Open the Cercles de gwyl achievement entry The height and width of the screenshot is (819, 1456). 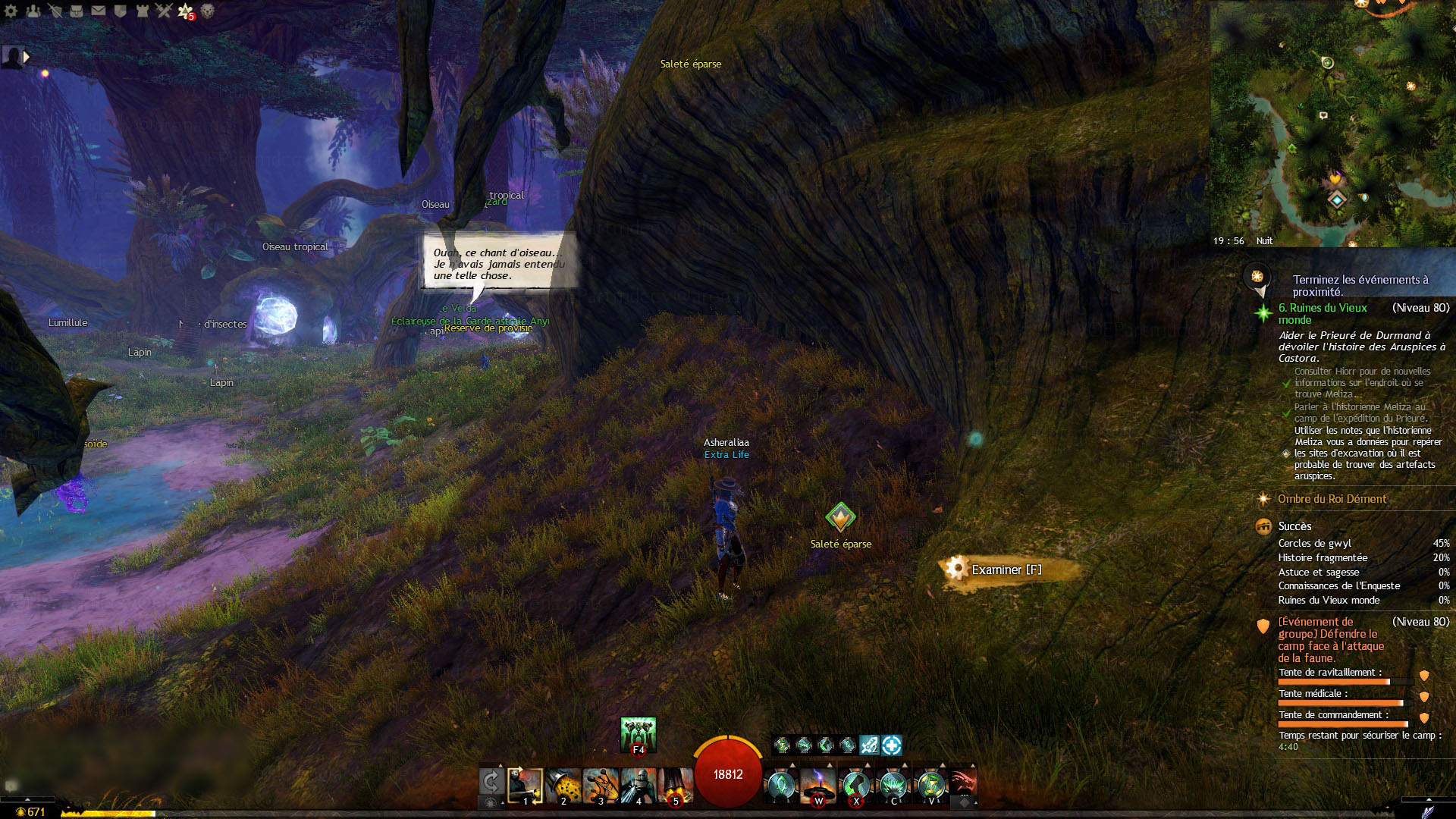[x=1314, y=543]
